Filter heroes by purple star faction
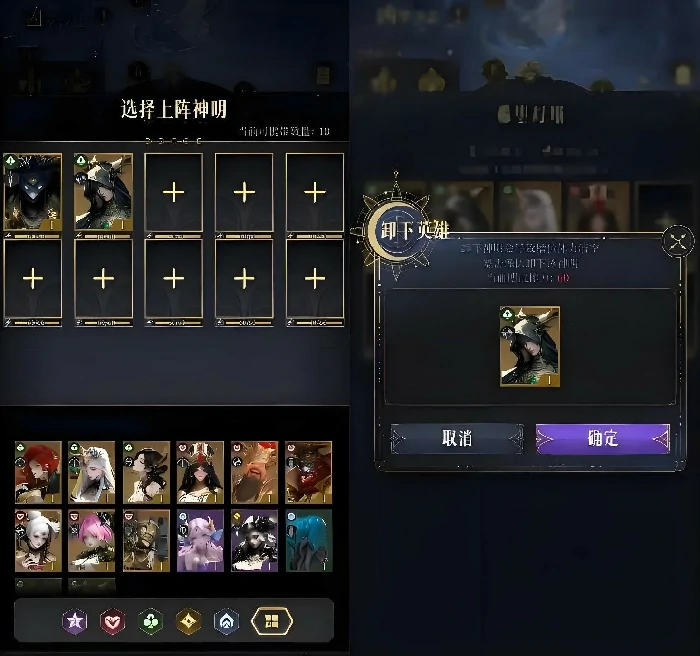This screenshot has width=700, height=656. [75, 622]
